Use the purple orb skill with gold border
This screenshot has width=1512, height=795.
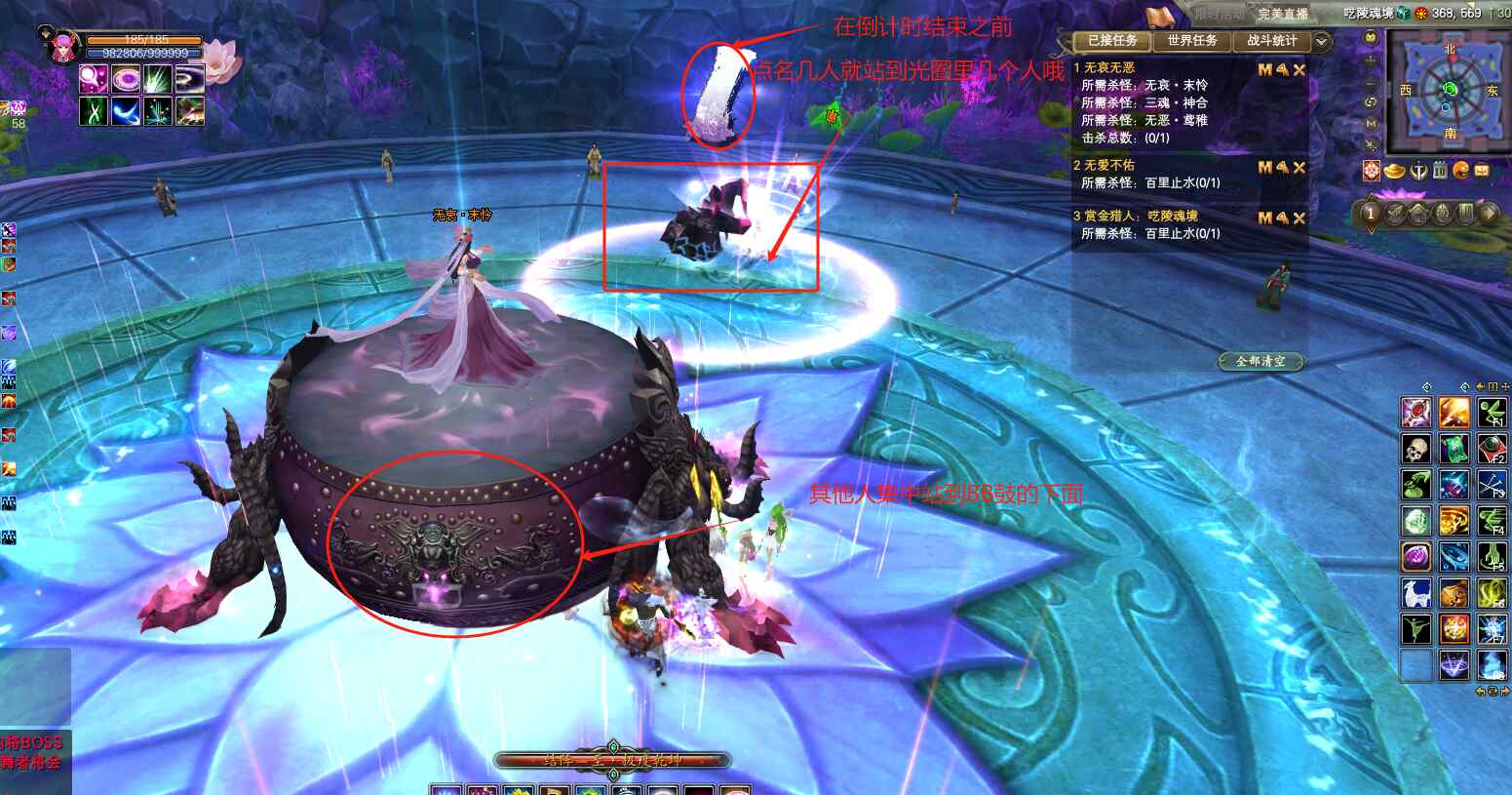1415,556
